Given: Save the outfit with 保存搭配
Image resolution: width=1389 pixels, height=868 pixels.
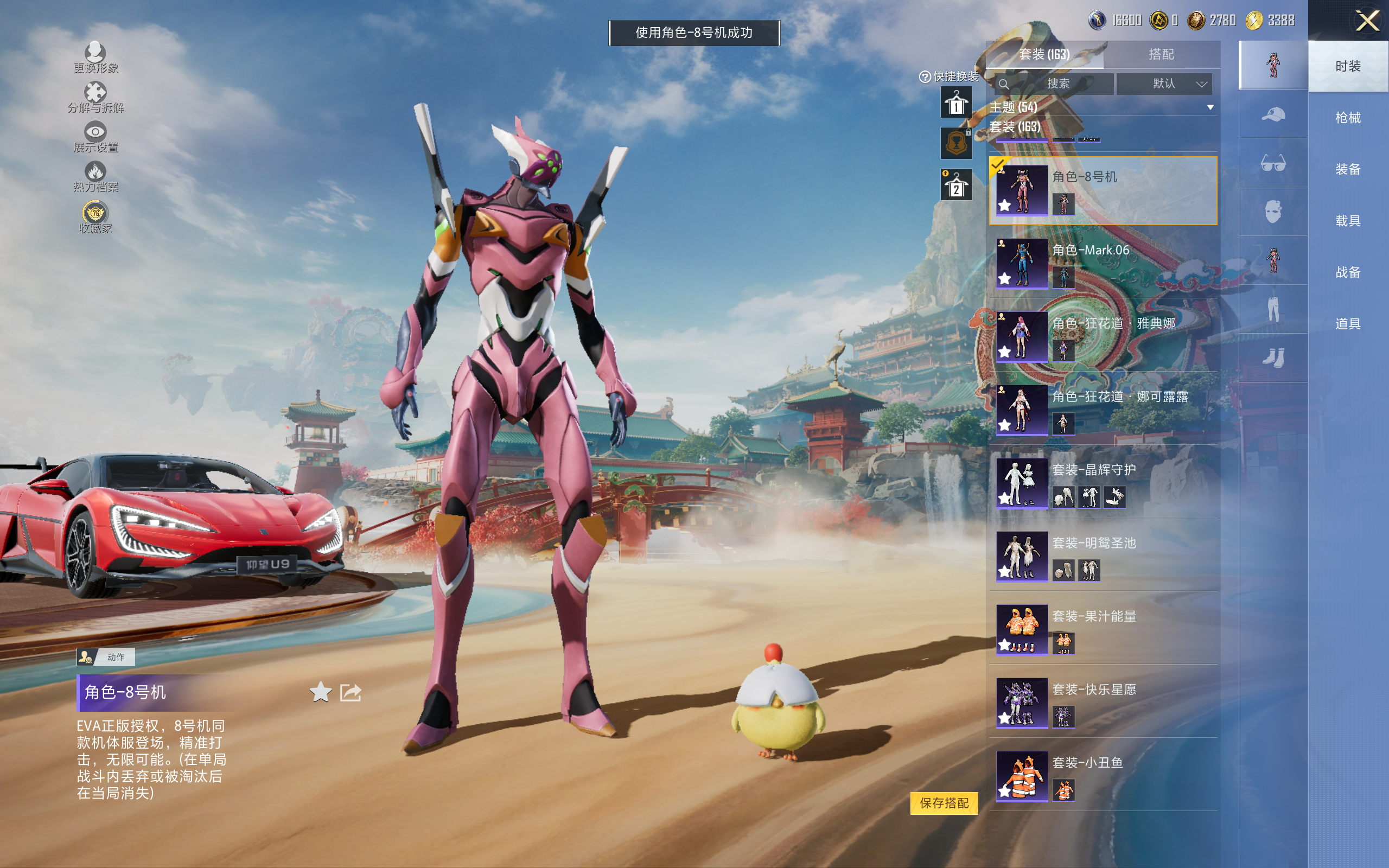Looking at the screenshot, I should [944, 802].
